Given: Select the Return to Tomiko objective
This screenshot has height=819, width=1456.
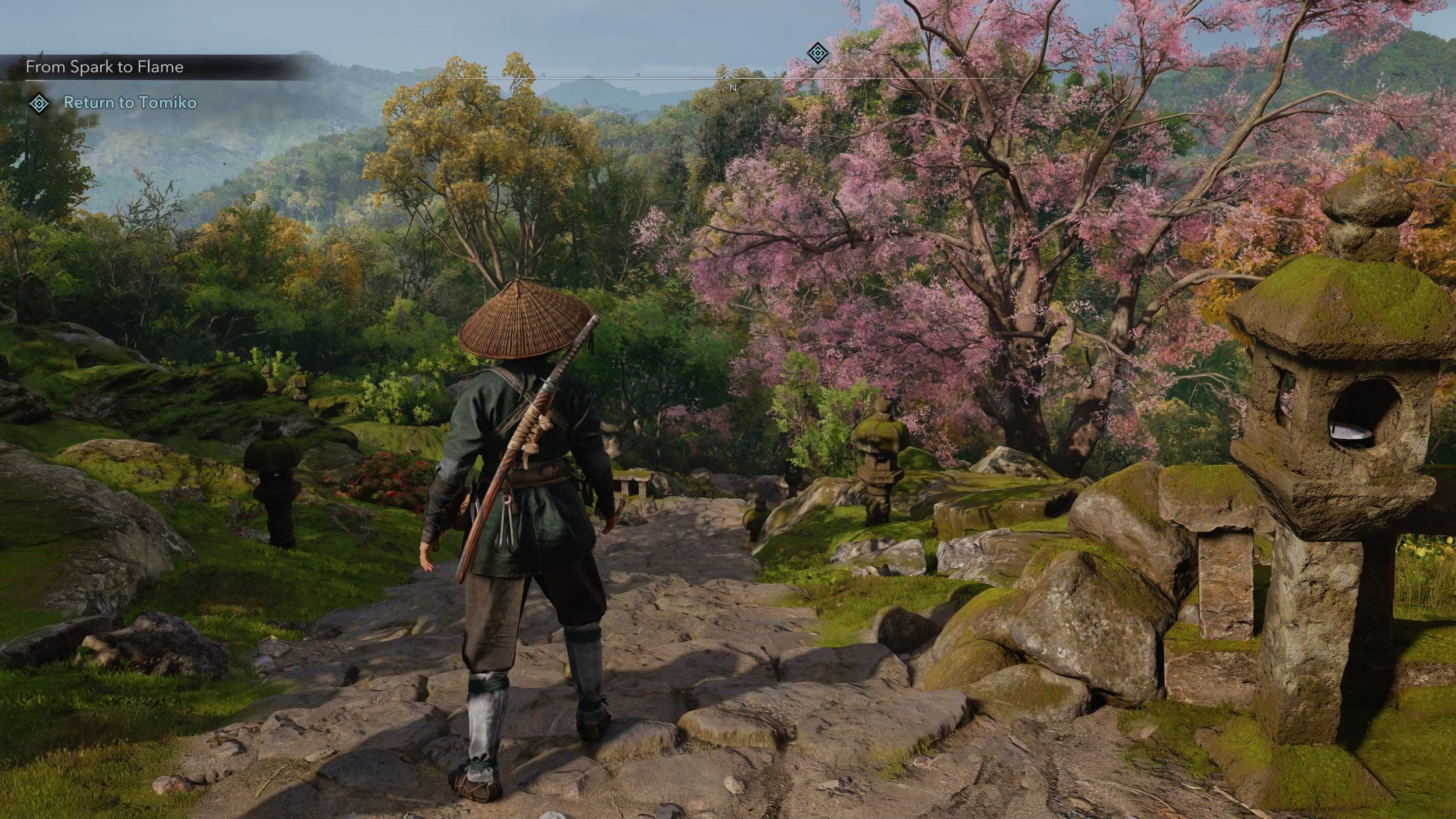Looking at the screenshot, I should 130,103.
